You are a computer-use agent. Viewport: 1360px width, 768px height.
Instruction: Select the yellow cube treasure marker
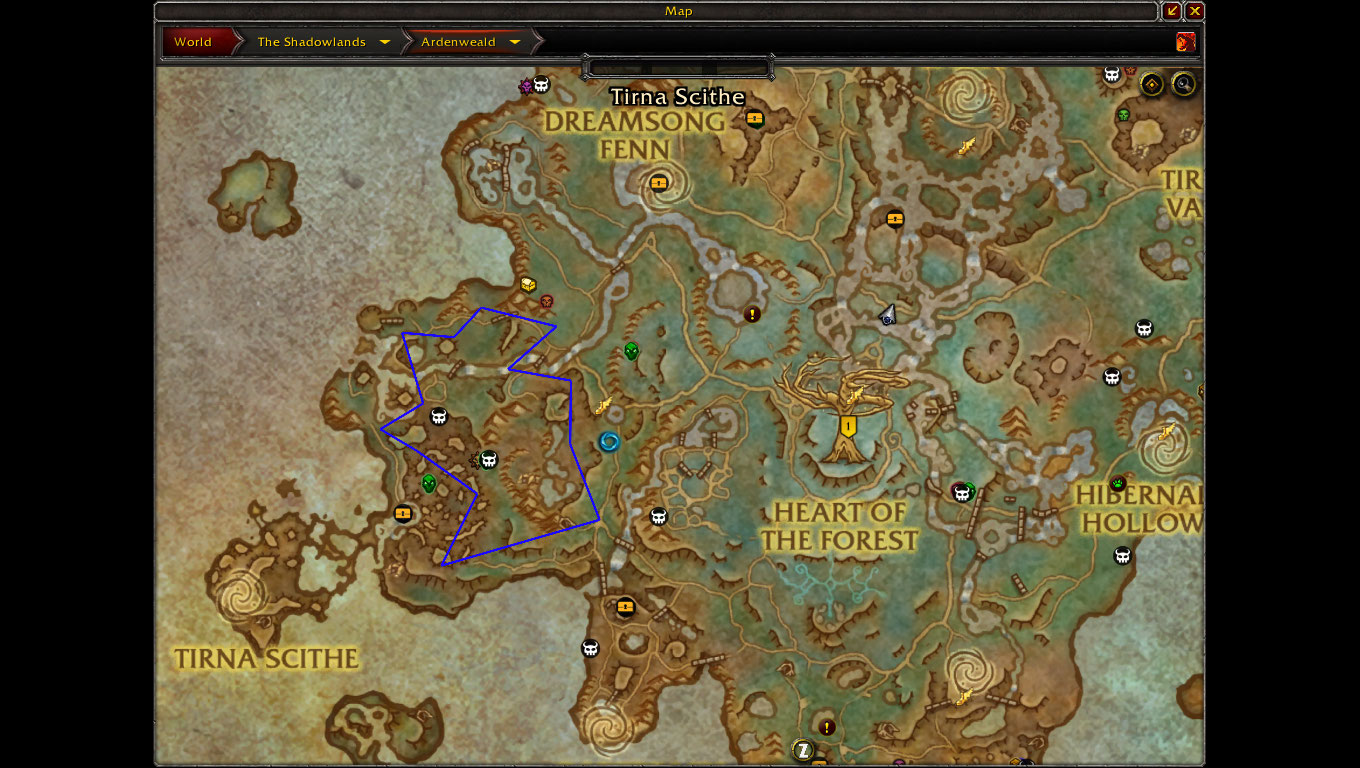[528, 285]
